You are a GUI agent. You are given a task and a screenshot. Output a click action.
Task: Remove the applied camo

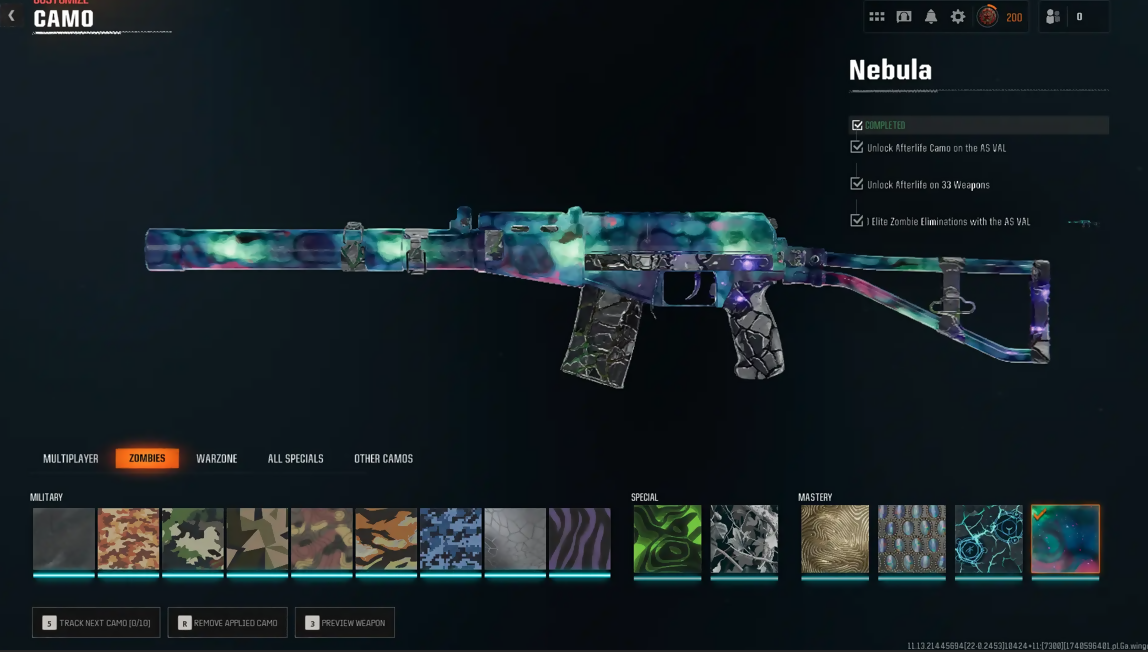click(x=228, y=623)
